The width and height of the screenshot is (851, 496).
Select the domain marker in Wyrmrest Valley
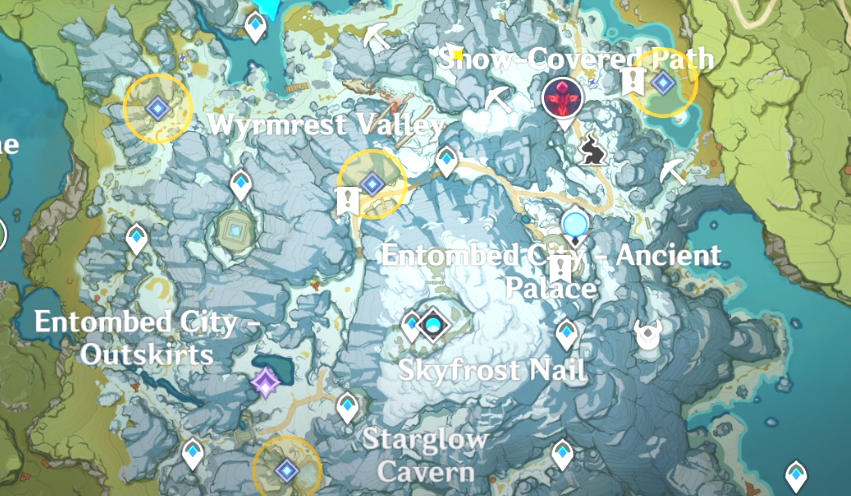click(372, 183)
